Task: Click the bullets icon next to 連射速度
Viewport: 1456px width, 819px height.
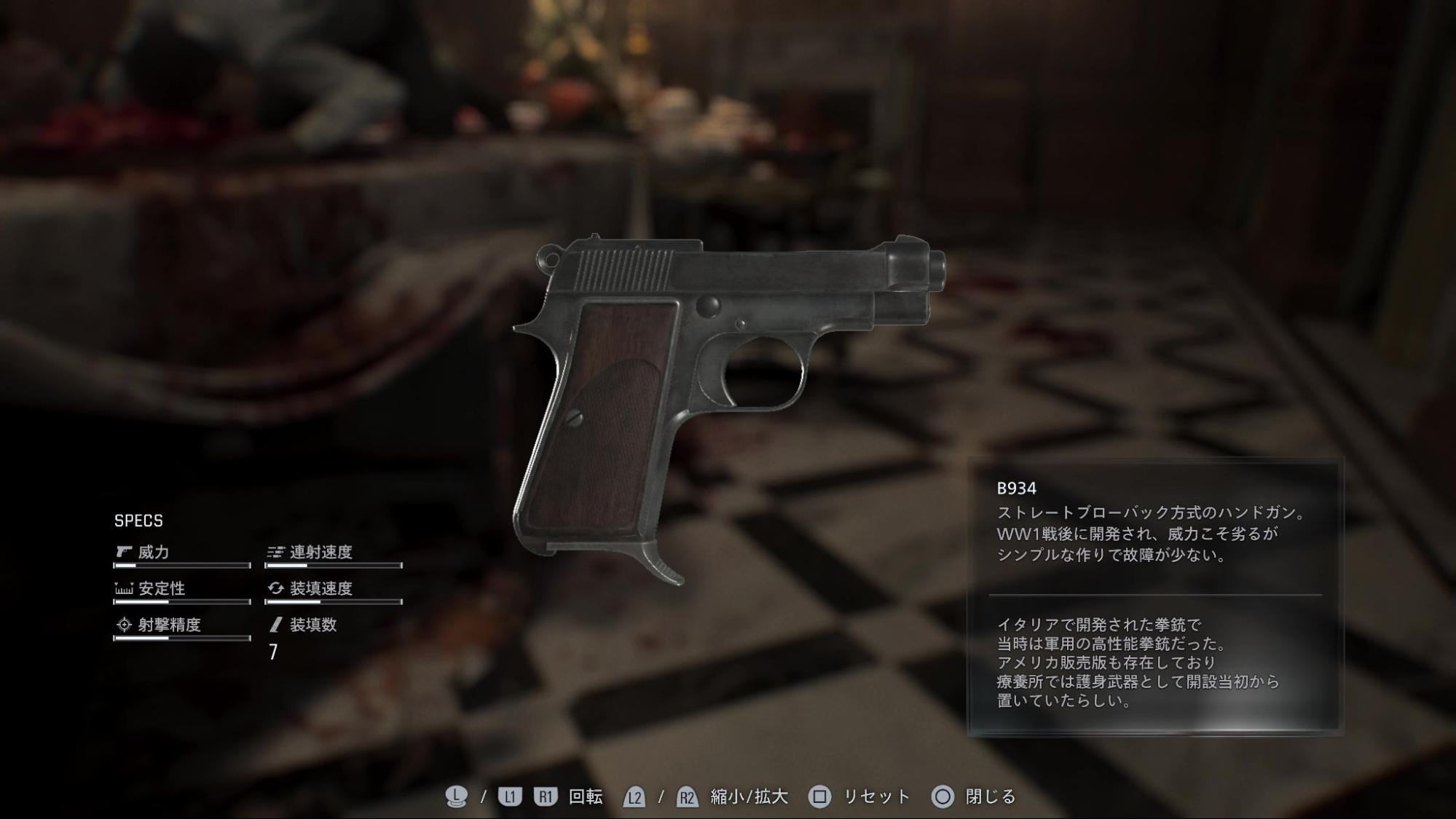Action: 275,553
